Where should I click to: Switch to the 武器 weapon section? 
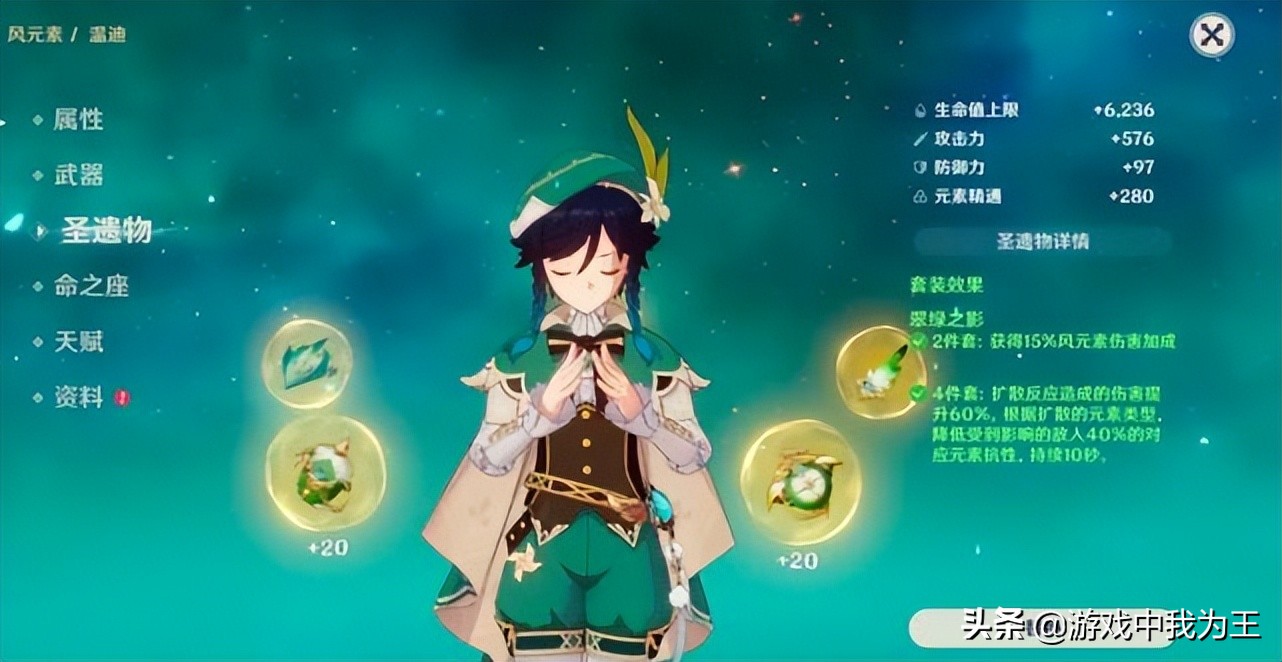click(x=78, y=176)
